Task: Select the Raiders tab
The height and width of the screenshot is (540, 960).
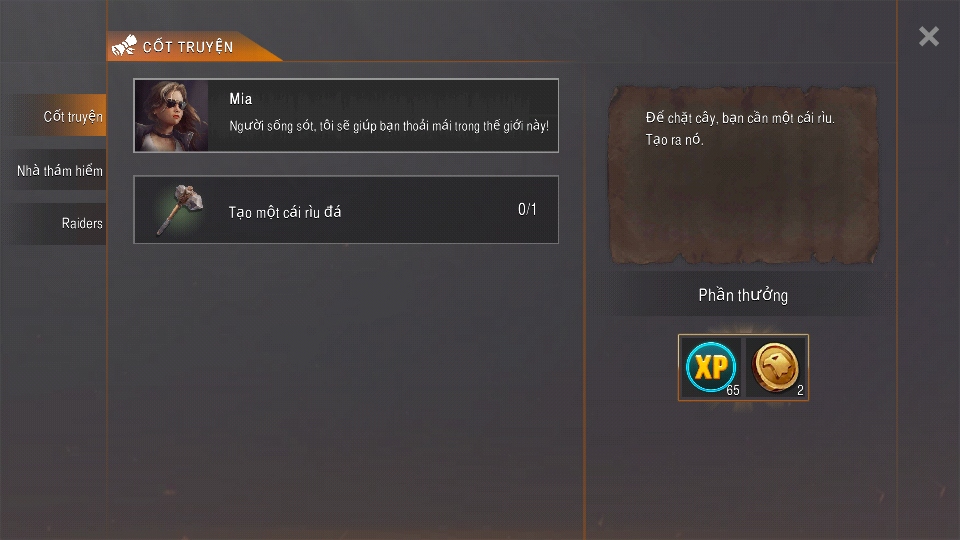Action: (x=60, y=224)
